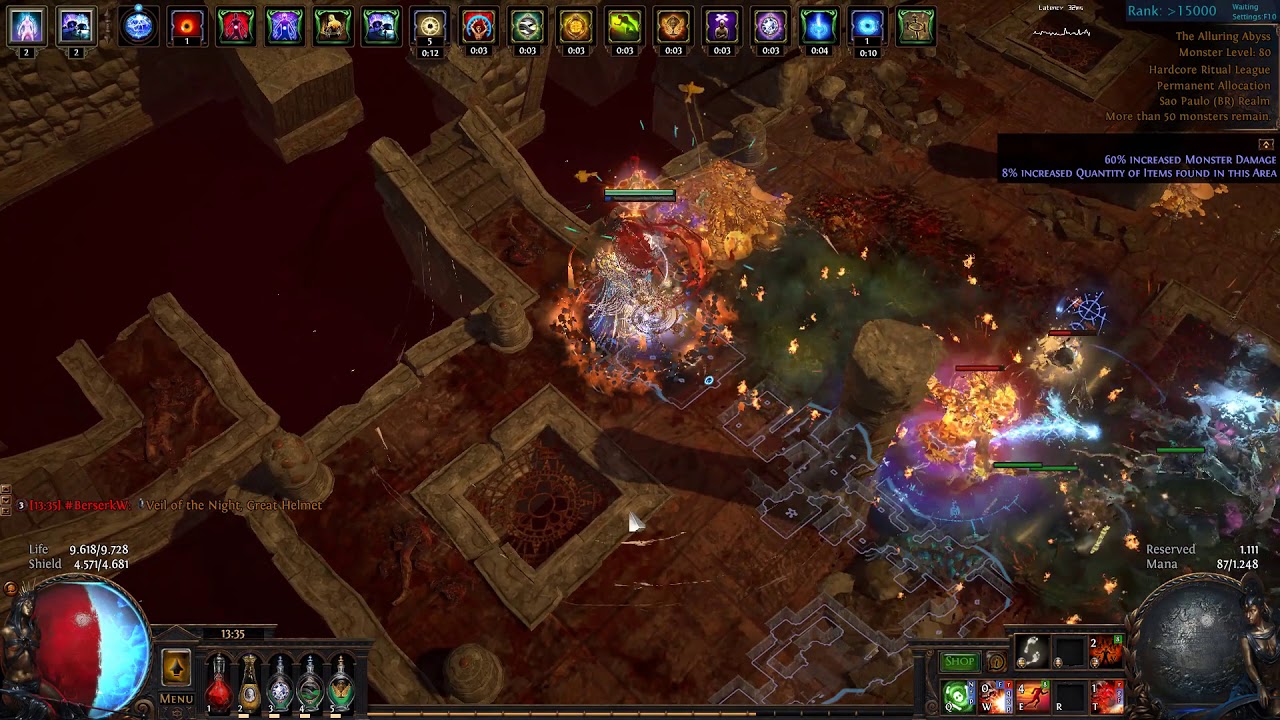The image size is (1280, 720).
Task: Use the diamond flask in slot 3
Action: click(280, 682)
